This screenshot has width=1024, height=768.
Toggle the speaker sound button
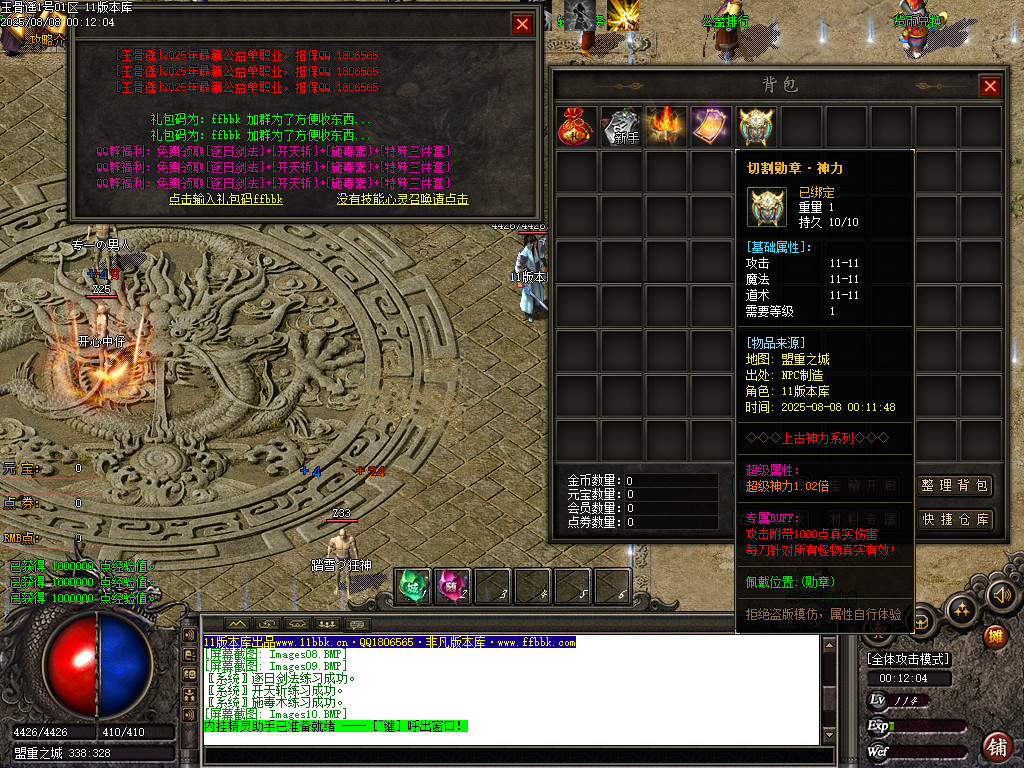click(1002, 595)
